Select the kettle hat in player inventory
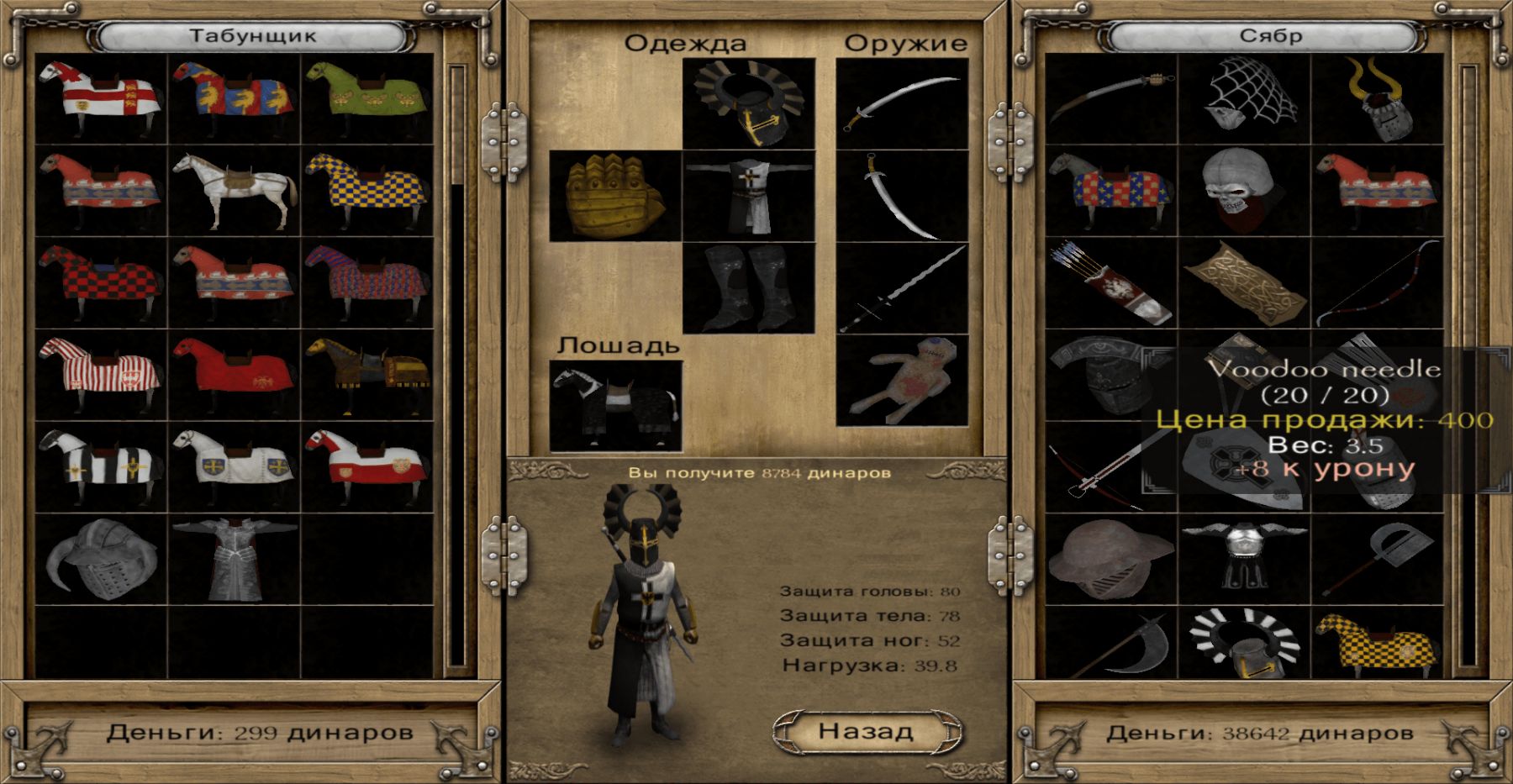This screenshot has height=784, width=1513. pos(1110,559)
